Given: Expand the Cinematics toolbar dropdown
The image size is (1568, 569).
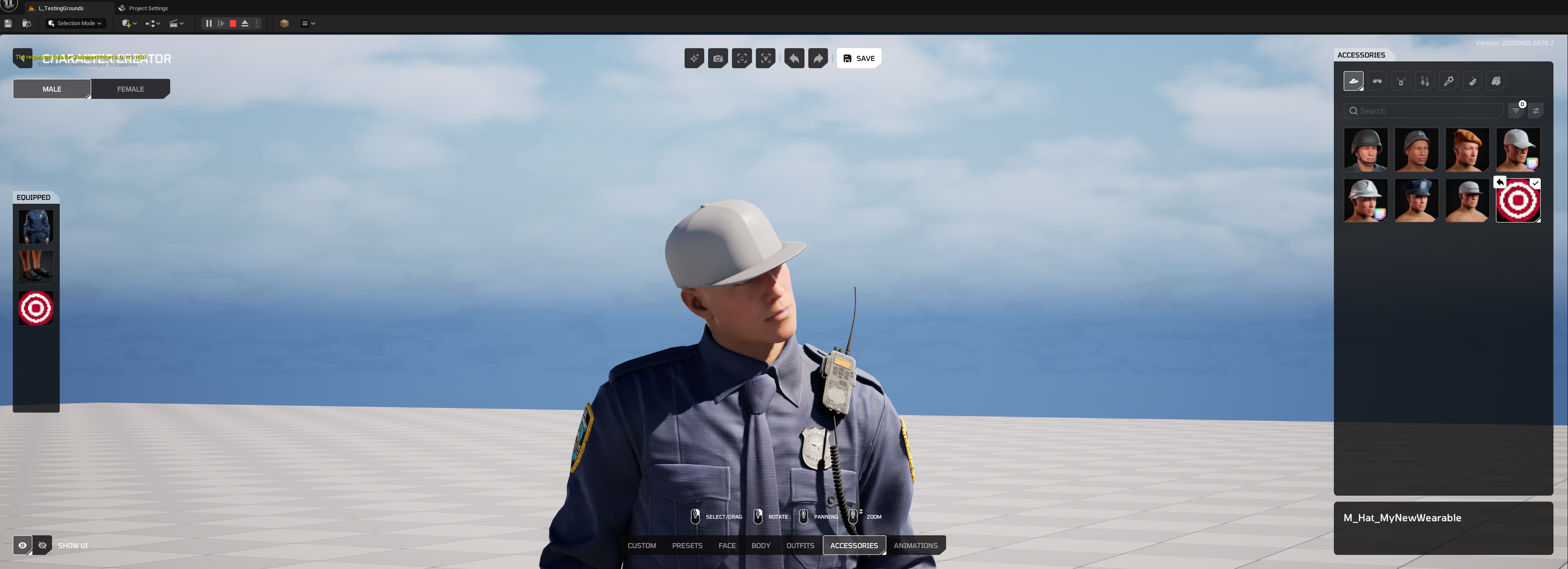Looking at the screenshot, I should point(177,23).
